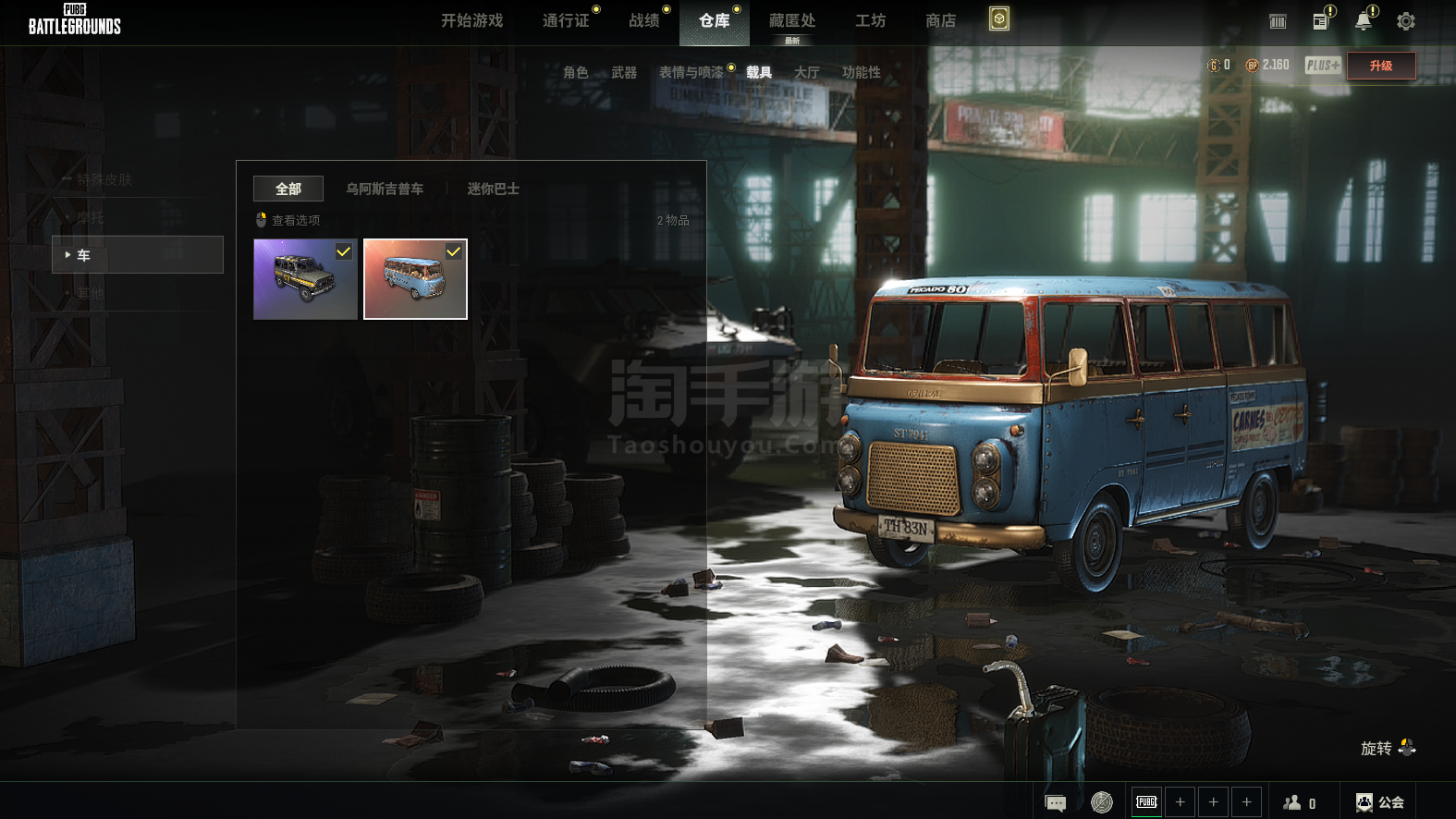Filter by 乌阿斯吉普车 UAZ
Image resolution: width=1456 pixels, height=819 pixels.
point(385,189)
